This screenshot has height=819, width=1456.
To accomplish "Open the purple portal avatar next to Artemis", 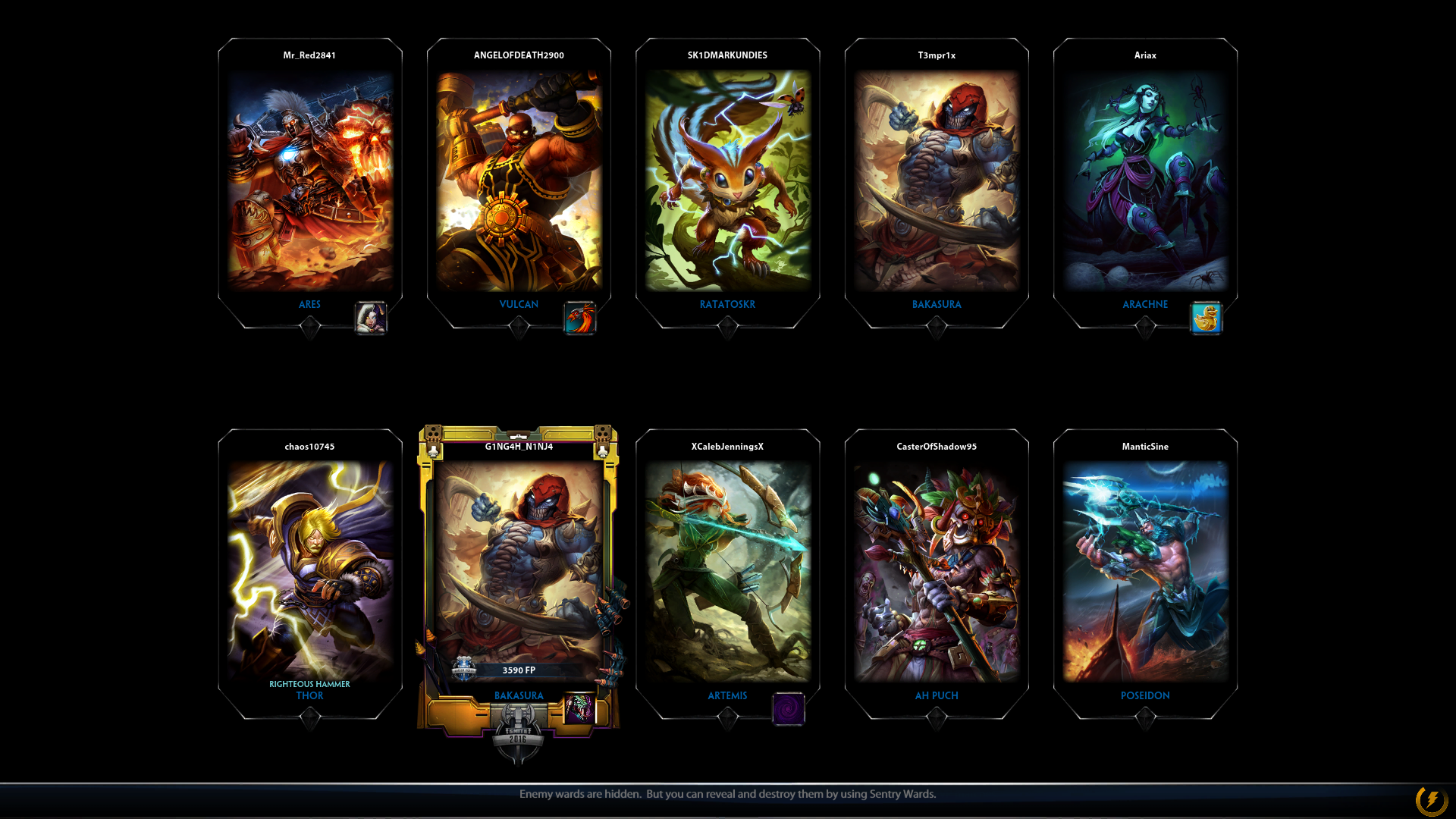I will pyautogui.click(x=787, y=709).
